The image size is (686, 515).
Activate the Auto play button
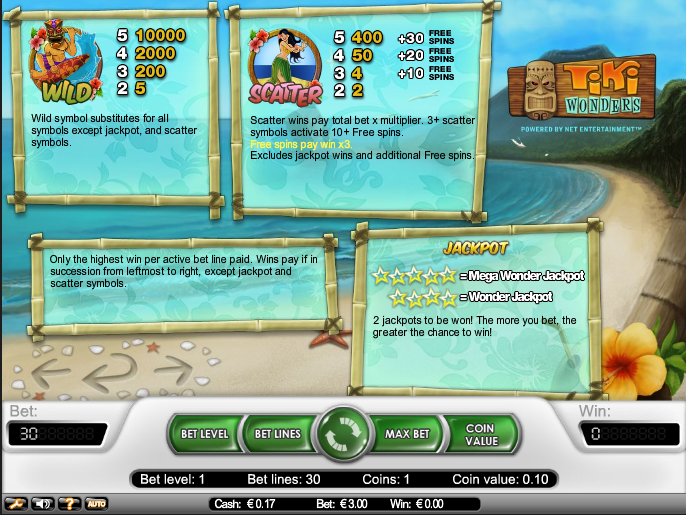pos(96,503)
